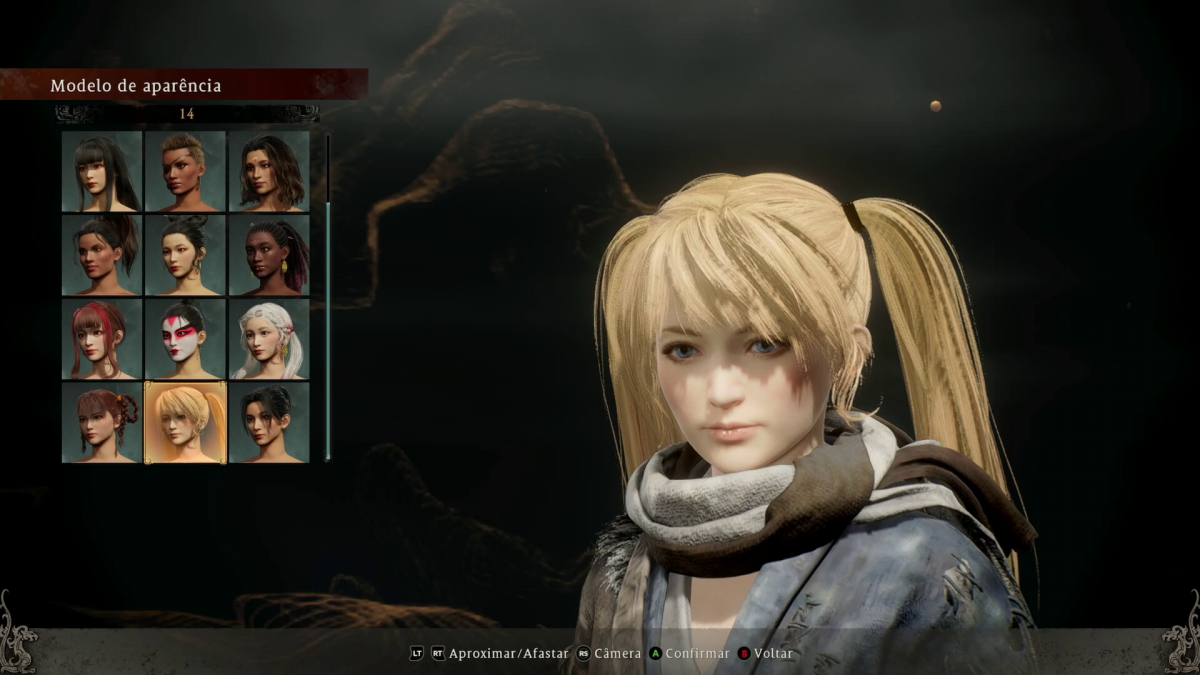Select the preset with long black hair and bangs
Screen dimensions: 1200x675
click(102, 172)
